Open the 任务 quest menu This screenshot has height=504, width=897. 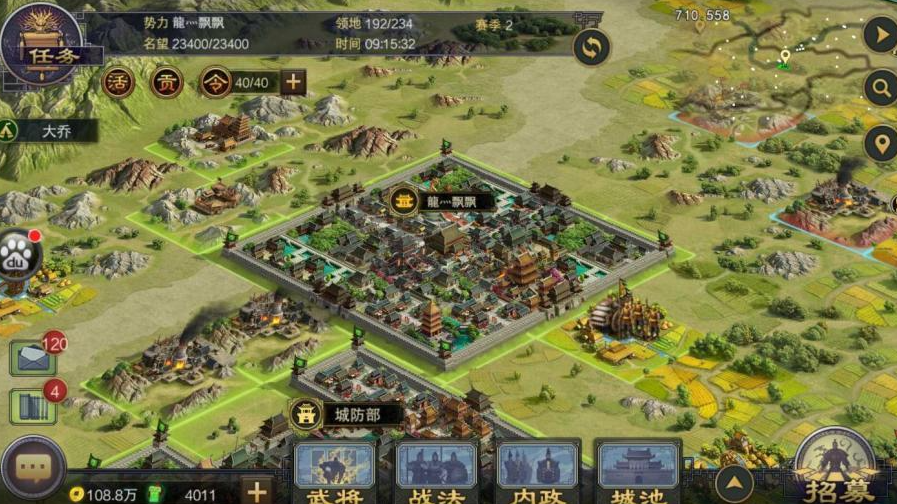[42, 44]
